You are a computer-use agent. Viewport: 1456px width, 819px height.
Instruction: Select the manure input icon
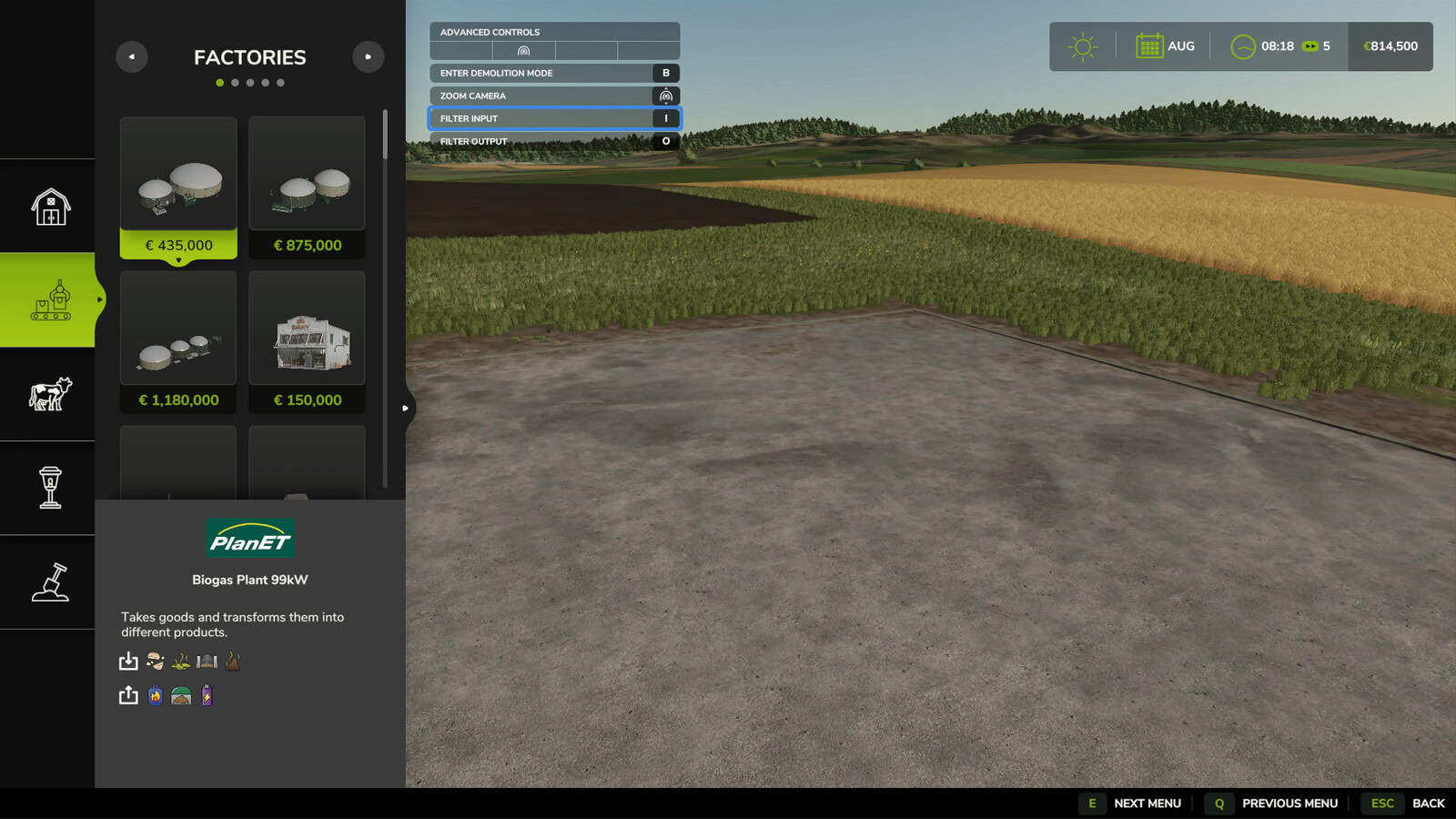pos(232,662)
